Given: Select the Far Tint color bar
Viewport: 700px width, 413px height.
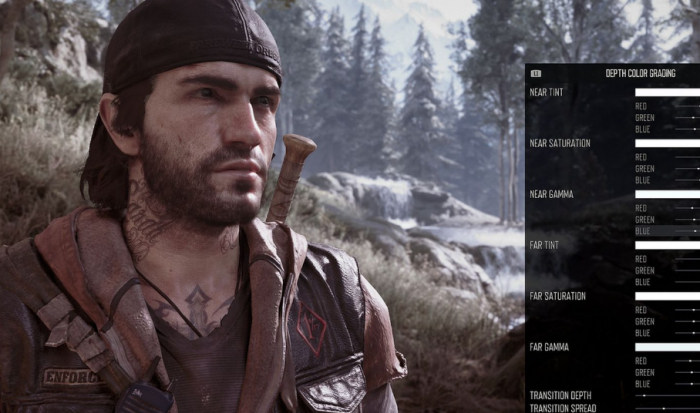Looking at the screenshot, I should click(x=667, y=245).
